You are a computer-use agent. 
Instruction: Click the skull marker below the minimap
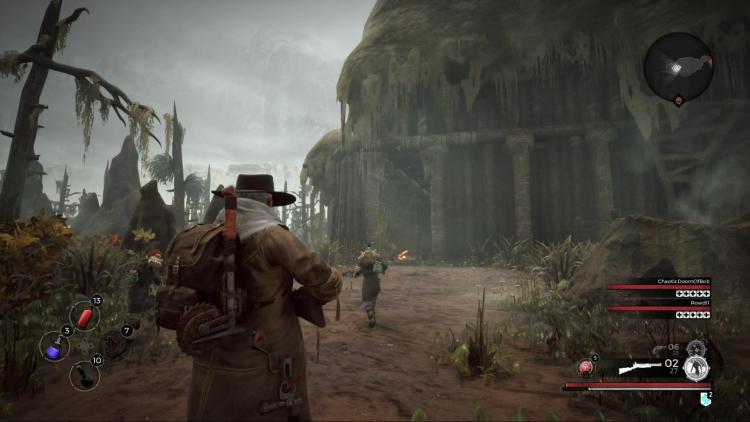pyautogui.click(x=678, y=102)
